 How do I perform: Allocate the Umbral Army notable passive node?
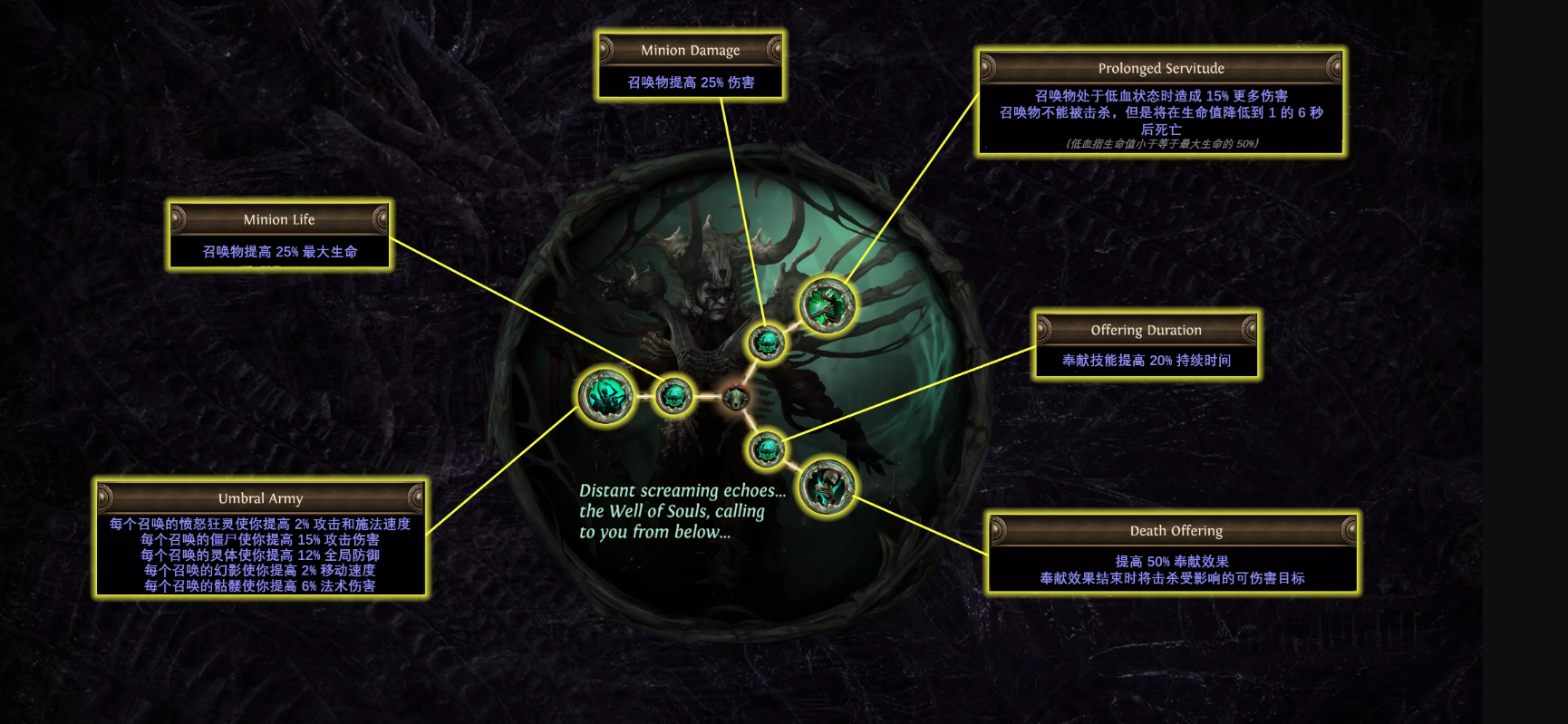click(605, 396)
